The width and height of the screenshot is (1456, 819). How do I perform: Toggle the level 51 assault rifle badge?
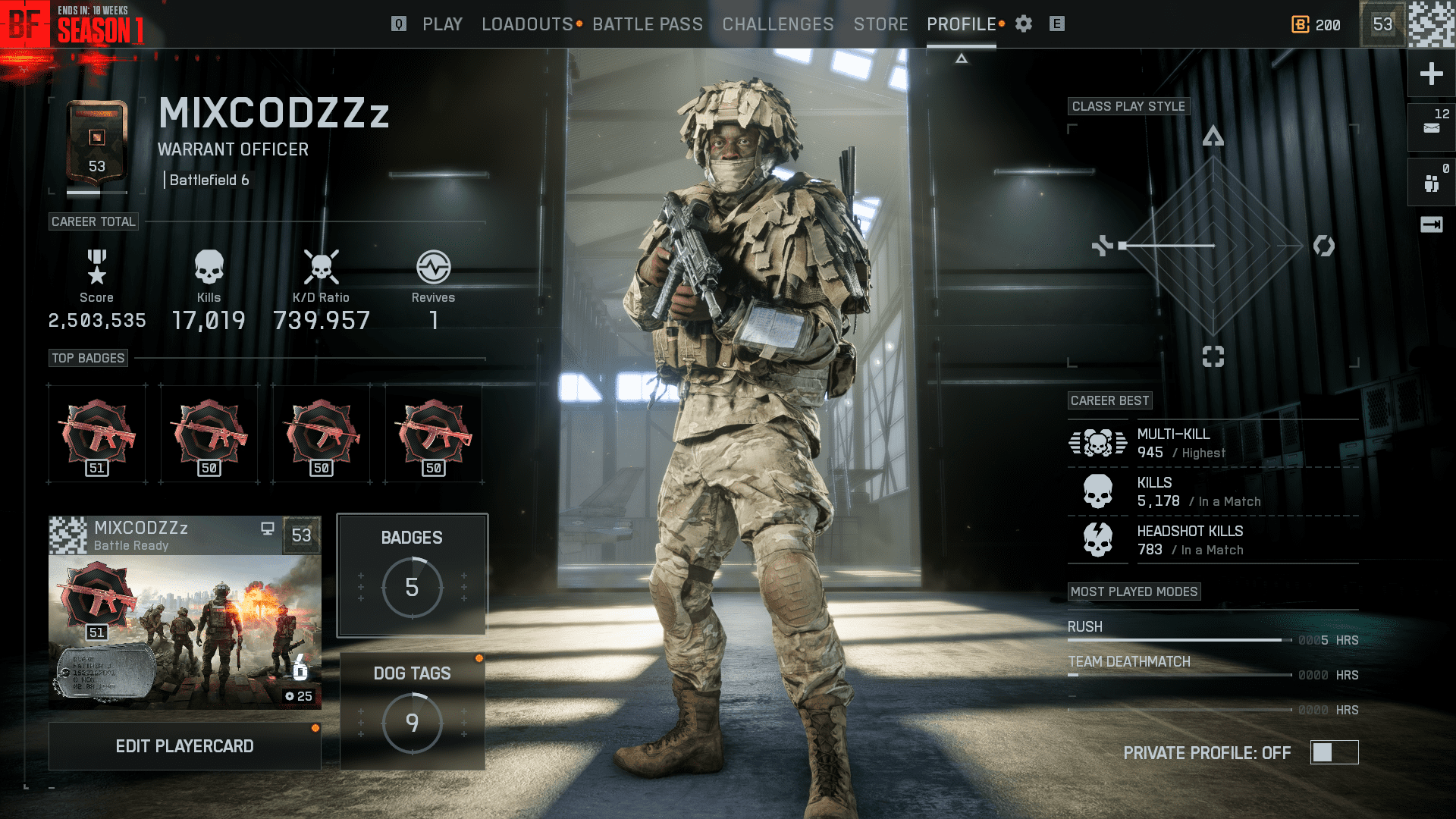tap(97, 433)
